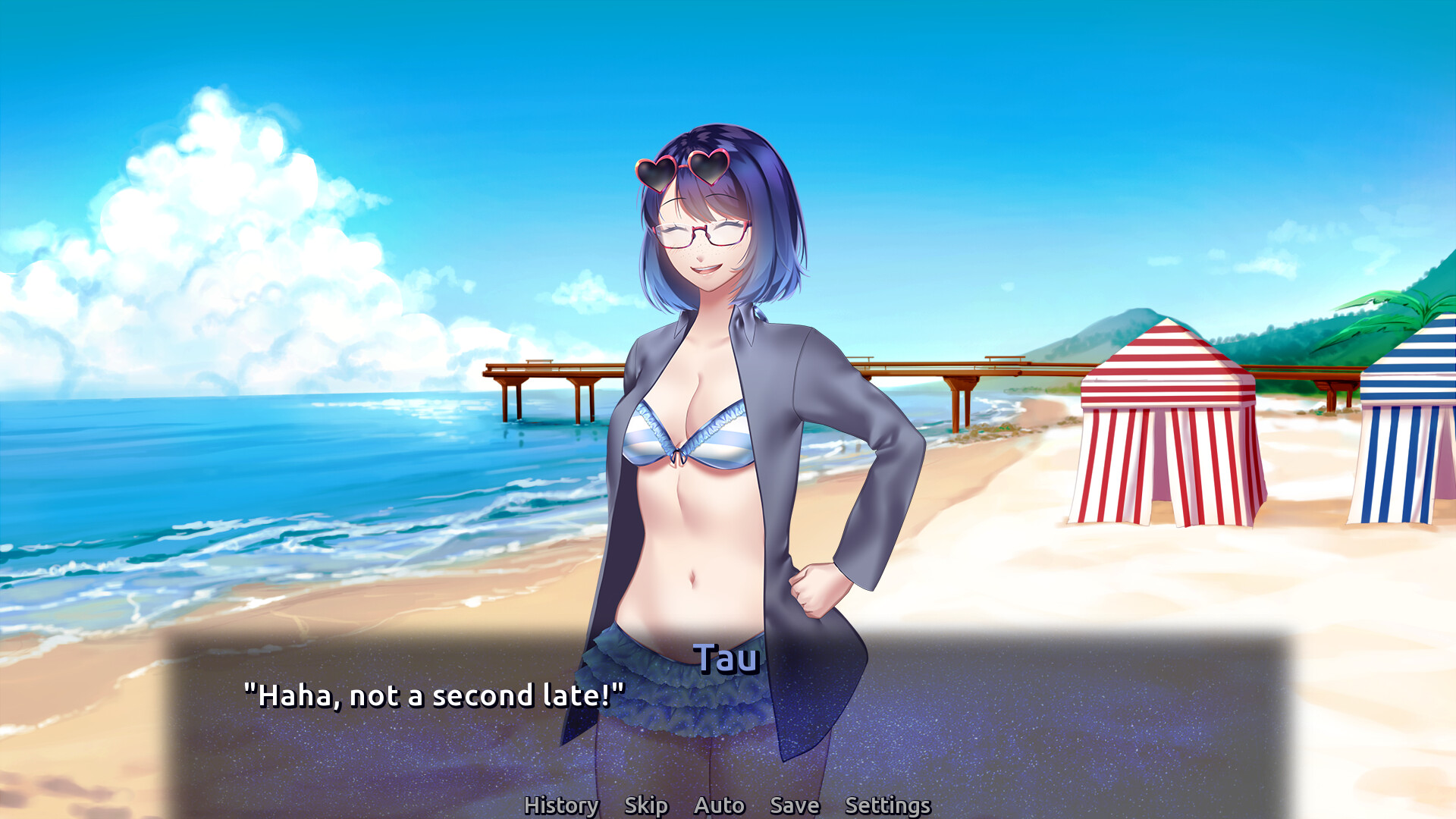Open the History log

pos(561,805)
